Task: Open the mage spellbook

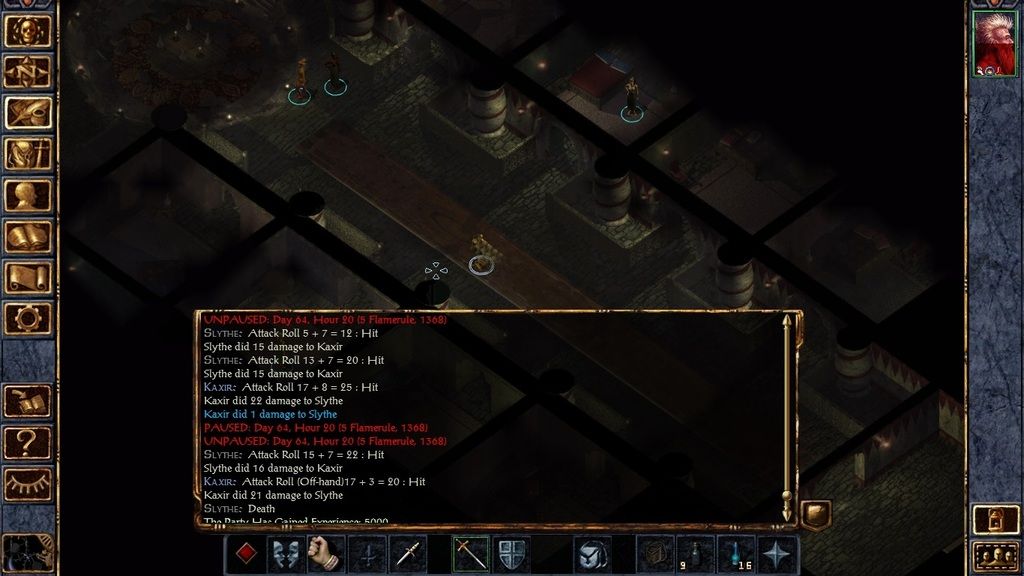Action: pos(28,236)
